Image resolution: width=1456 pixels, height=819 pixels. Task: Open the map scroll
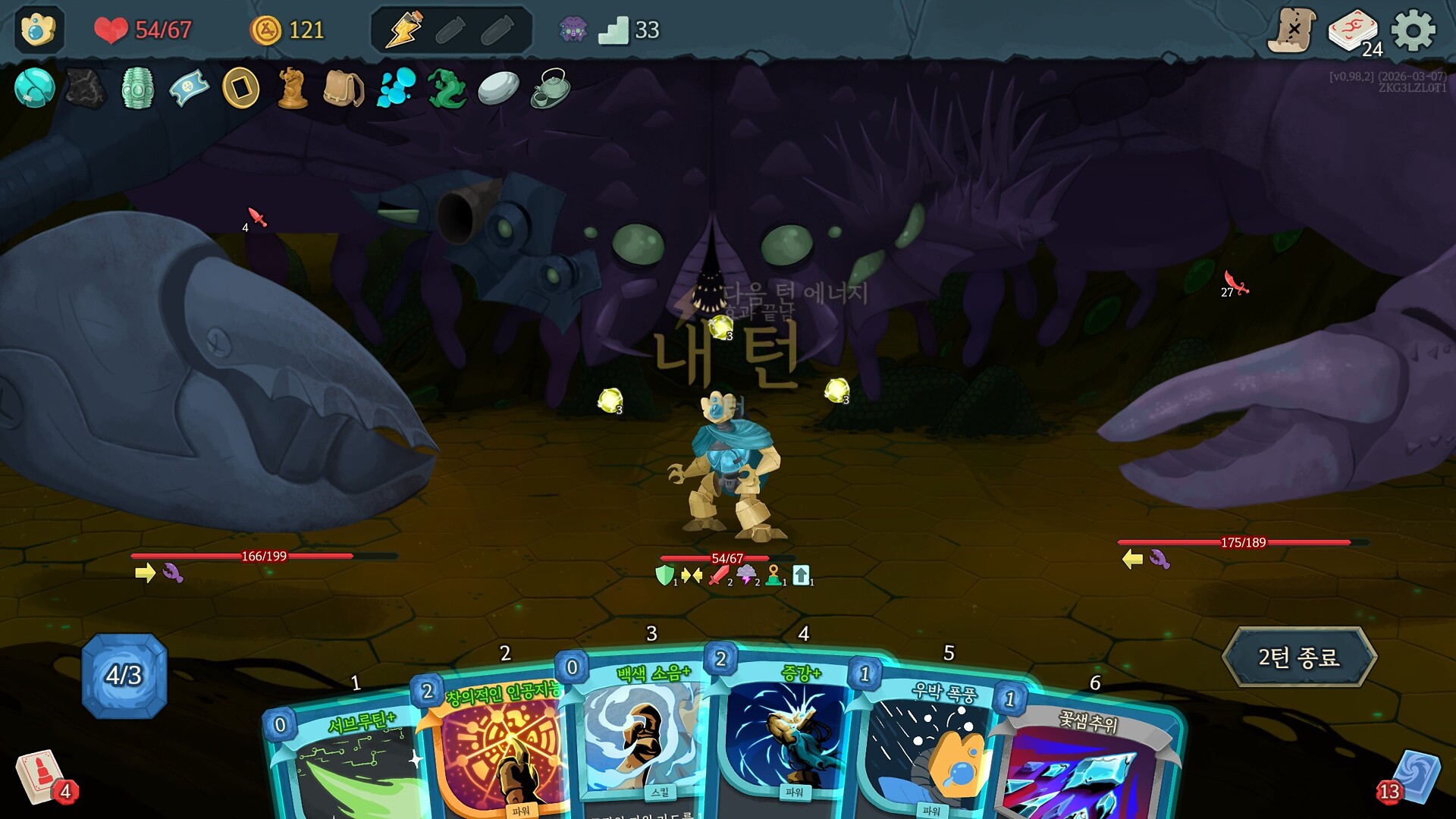coord(1292,31)
